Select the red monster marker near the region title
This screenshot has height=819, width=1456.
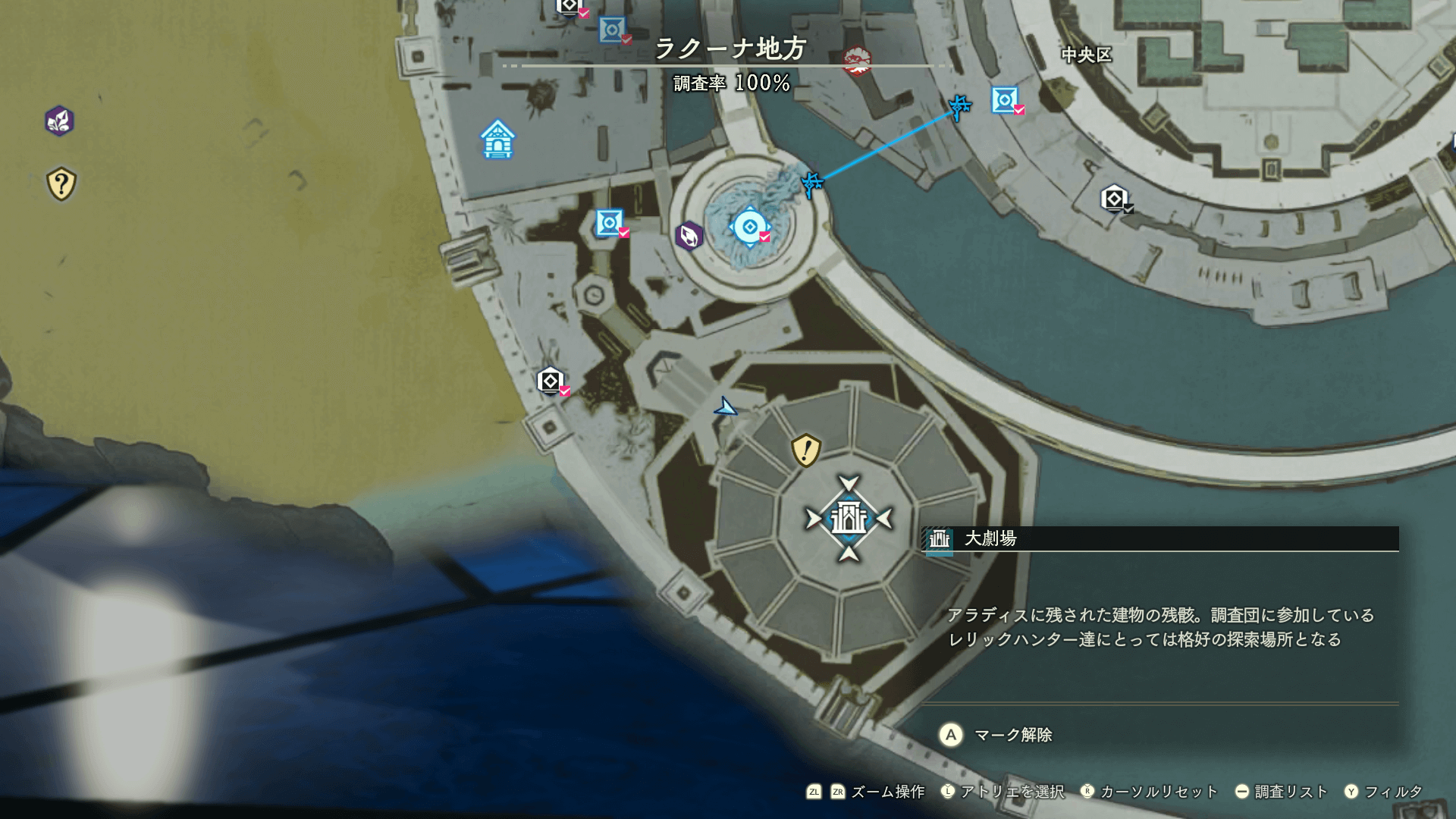pos(857,60)
